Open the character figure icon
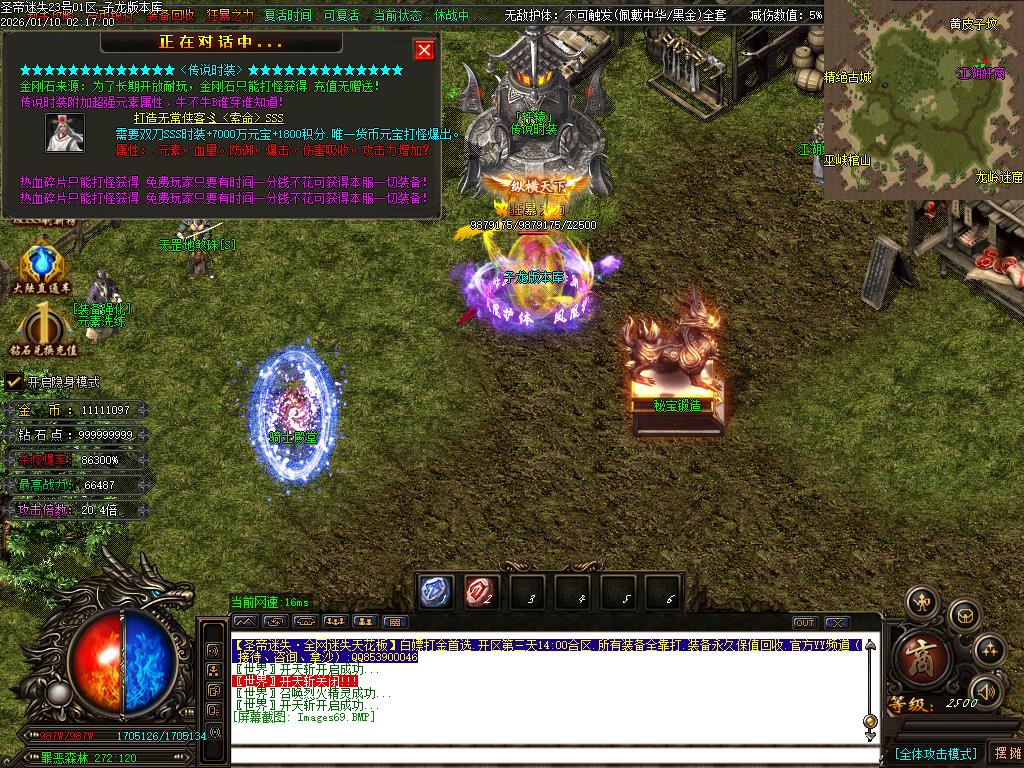 tap(921, 602)
